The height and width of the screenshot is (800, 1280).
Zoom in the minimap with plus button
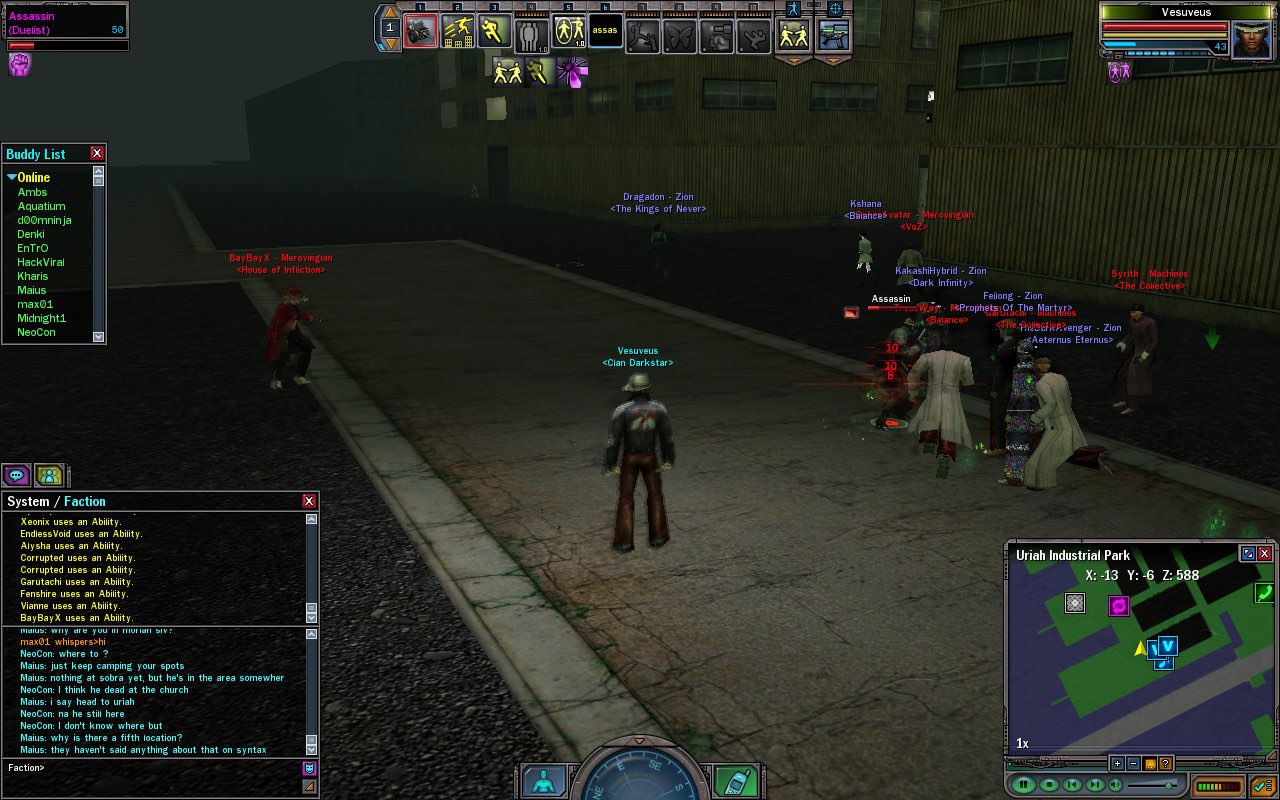point(1117,764)
